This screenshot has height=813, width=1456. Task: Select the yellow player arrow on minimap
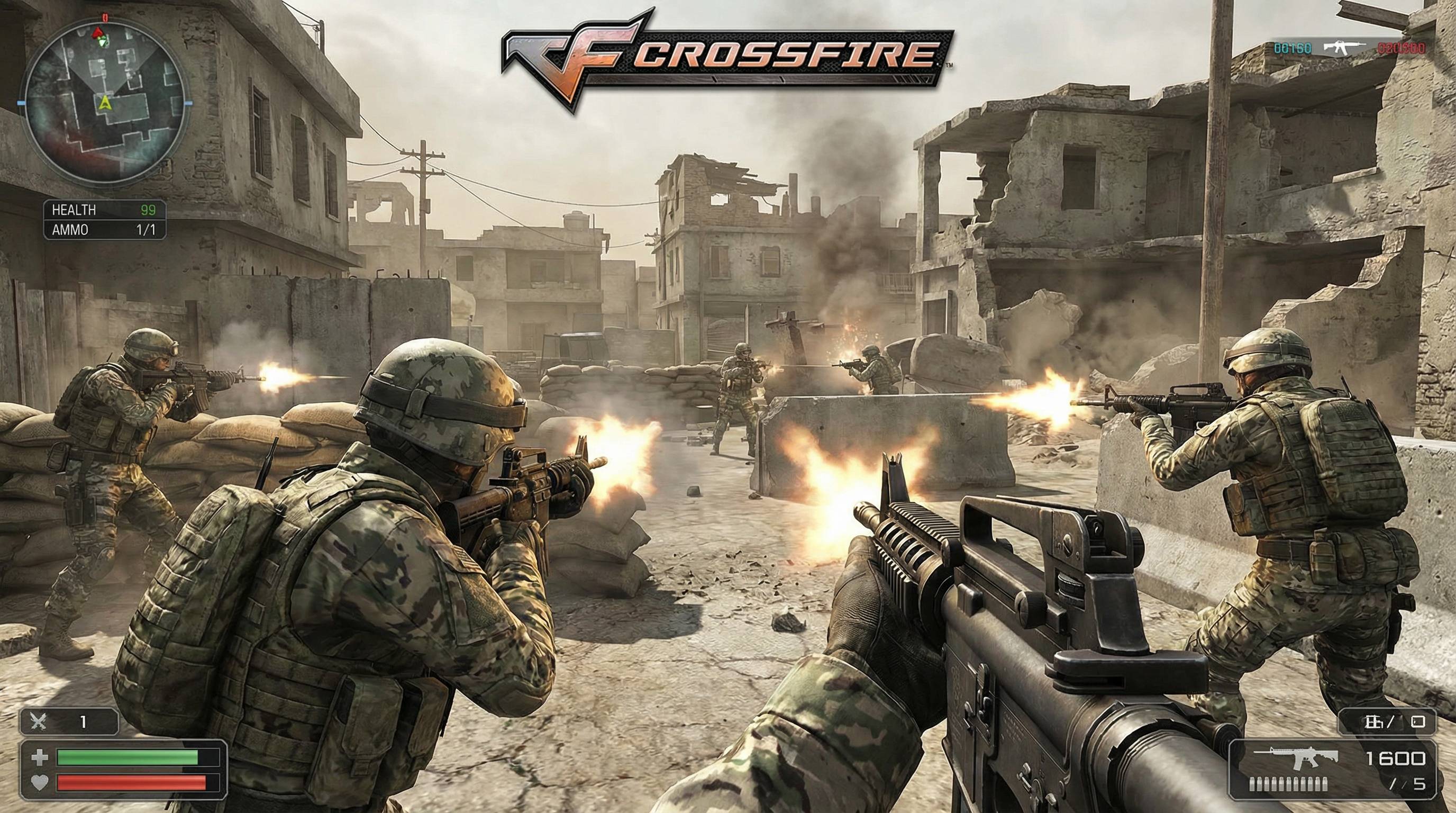[x=105, y=102]
